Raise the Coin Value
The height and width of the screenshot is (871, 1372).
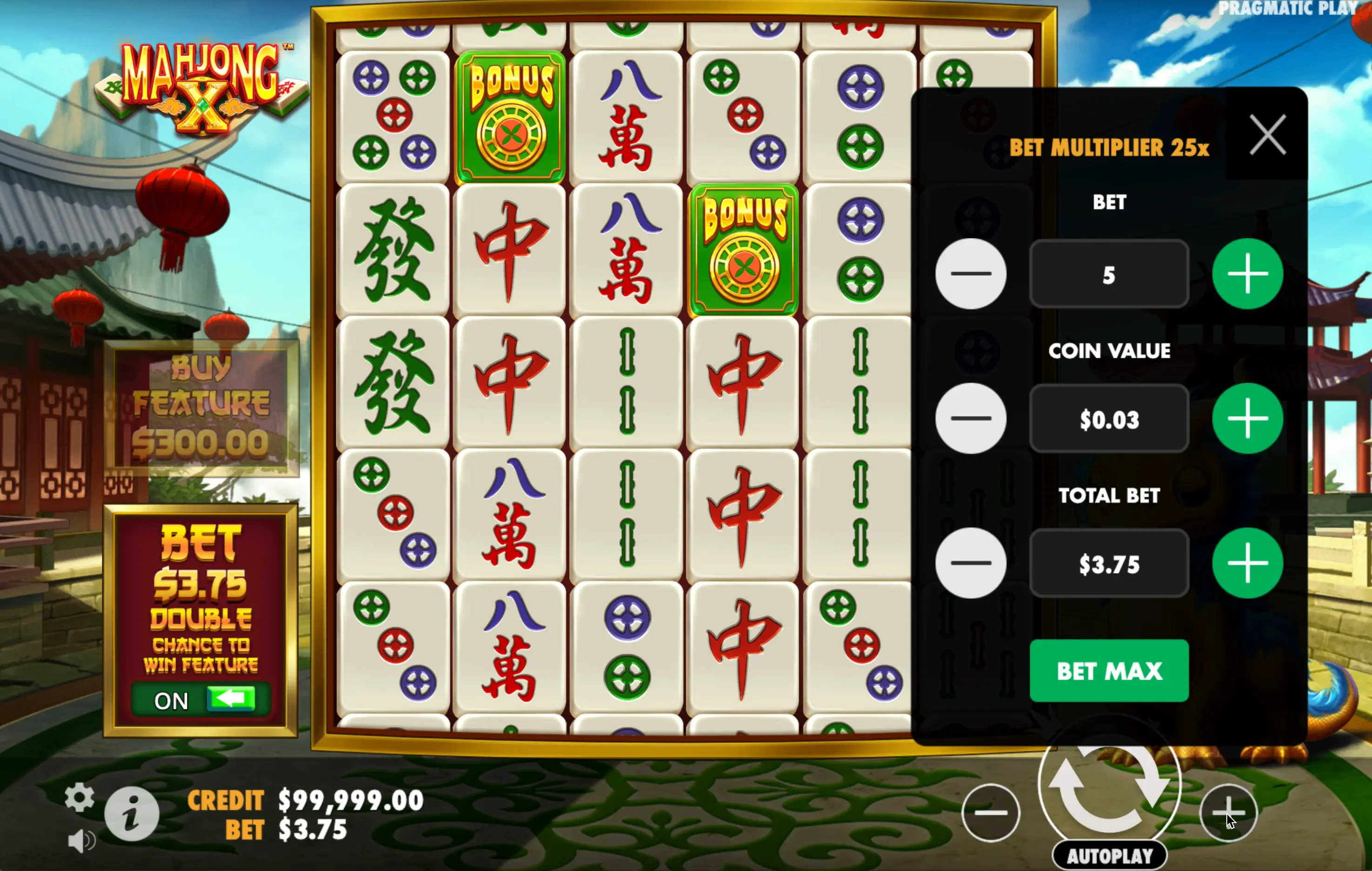[1247, 419]
